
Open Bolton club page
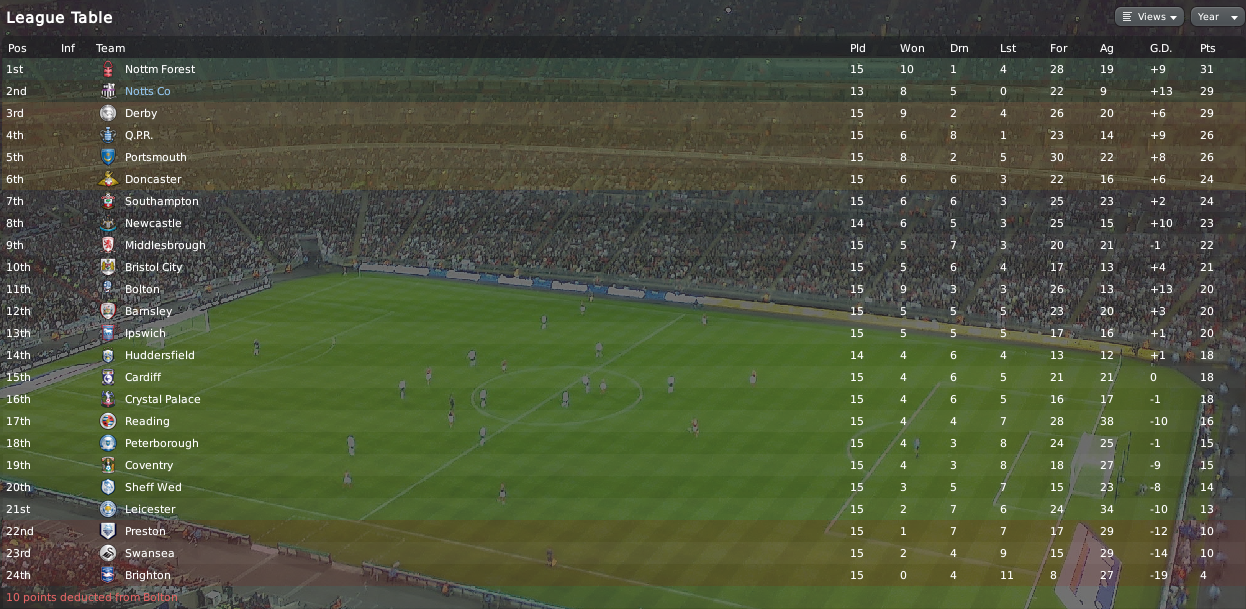142,289
